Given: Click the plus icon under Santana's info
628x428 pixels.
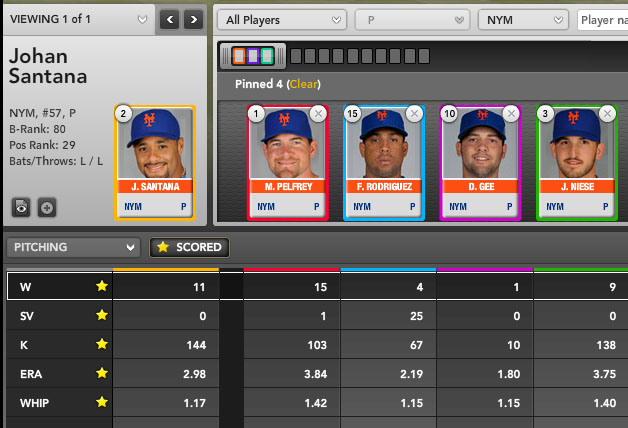Looking at the screenshot, I should [x=46, y=207].
